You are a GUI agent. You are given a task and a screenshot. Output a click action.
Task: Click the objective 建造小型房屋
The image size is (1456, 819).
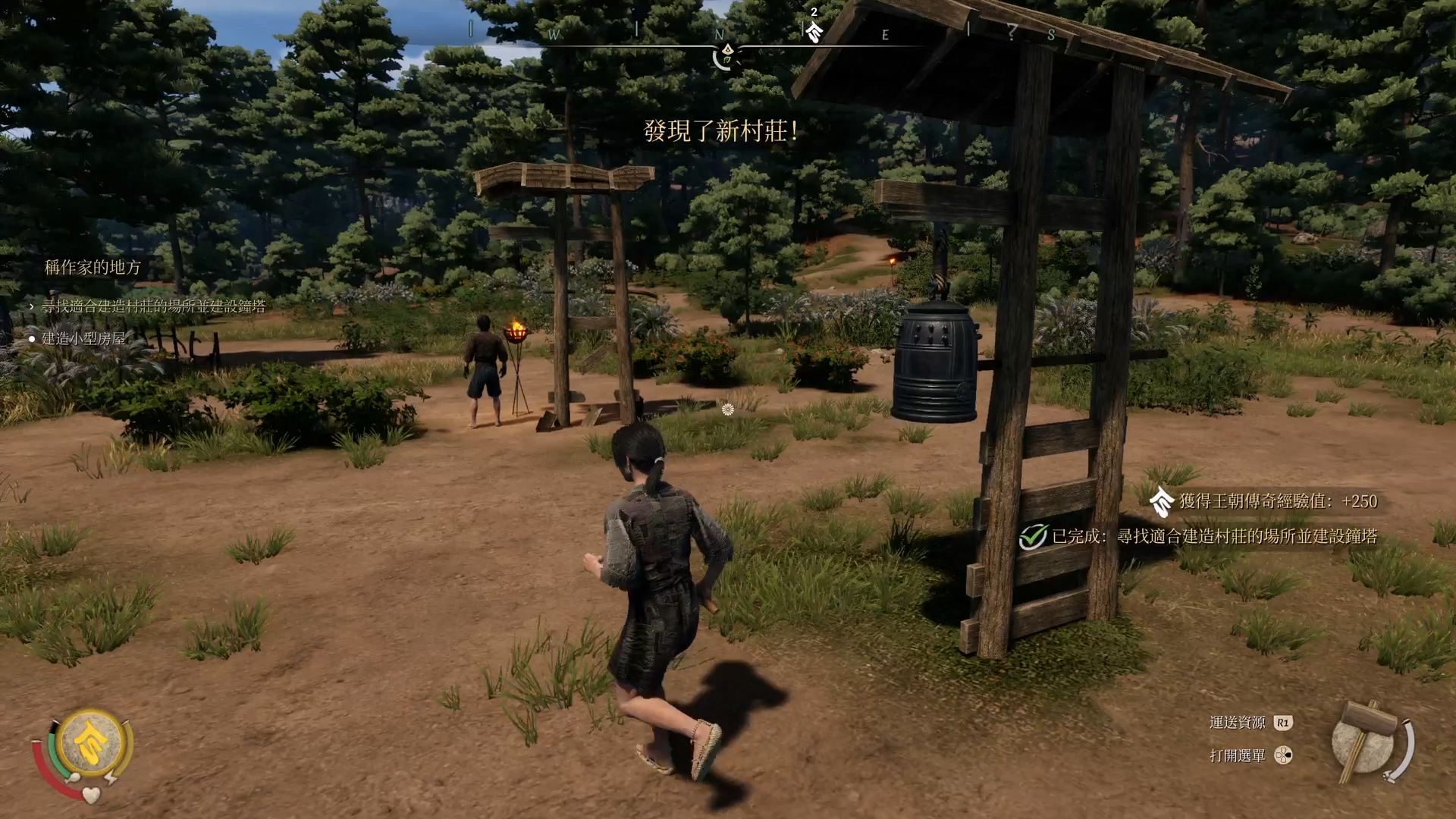click(x=83, y=338)
